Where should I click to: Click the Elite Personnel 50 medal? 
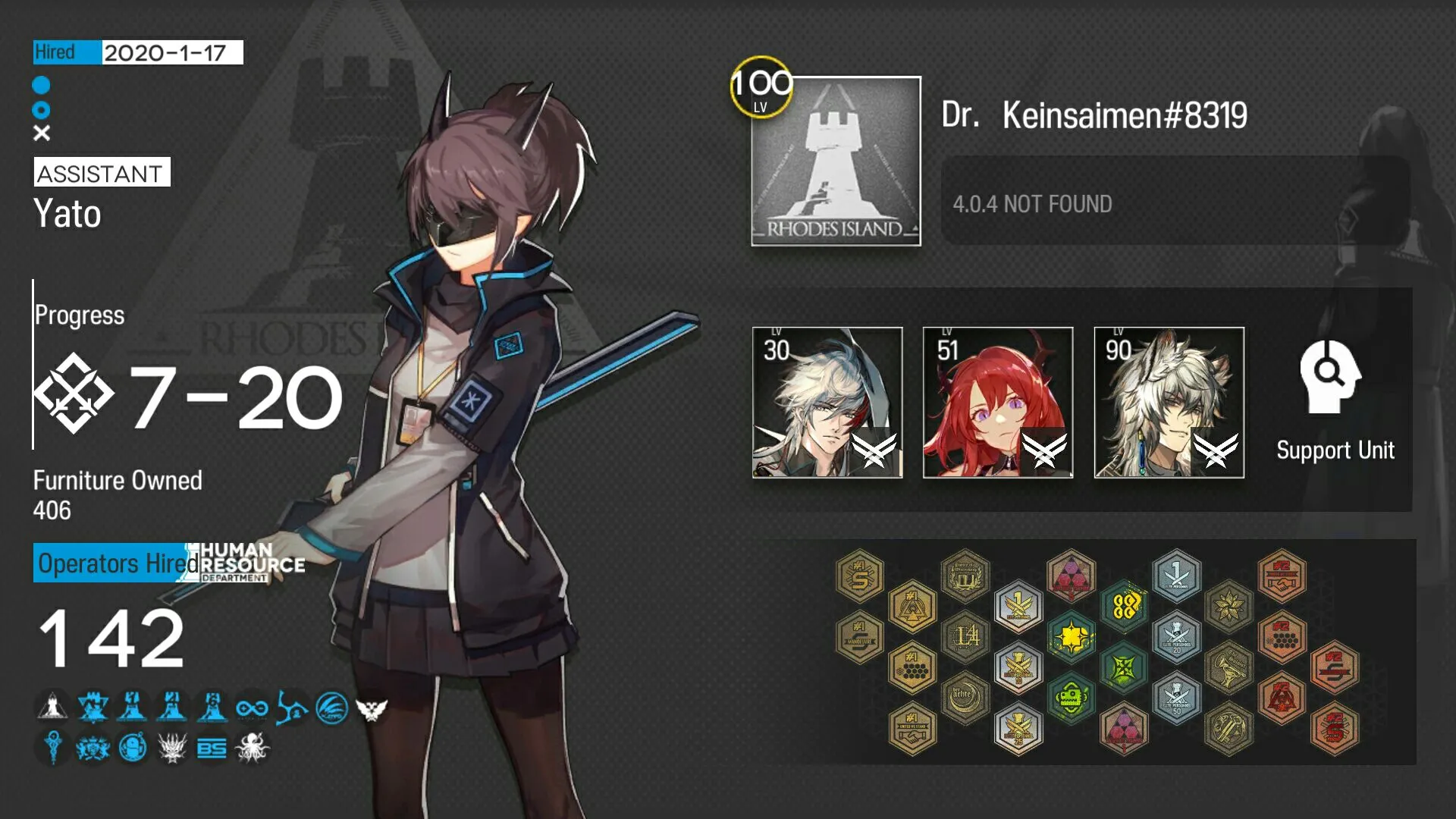(1177, 698)
